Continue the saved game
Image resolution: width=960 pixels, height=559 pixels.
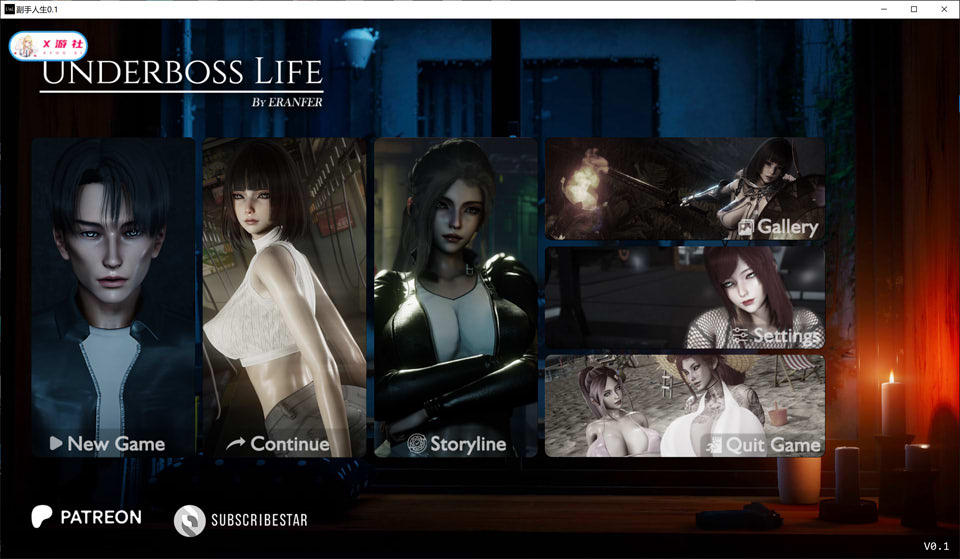pyautogui.click(x=284, y=298)
